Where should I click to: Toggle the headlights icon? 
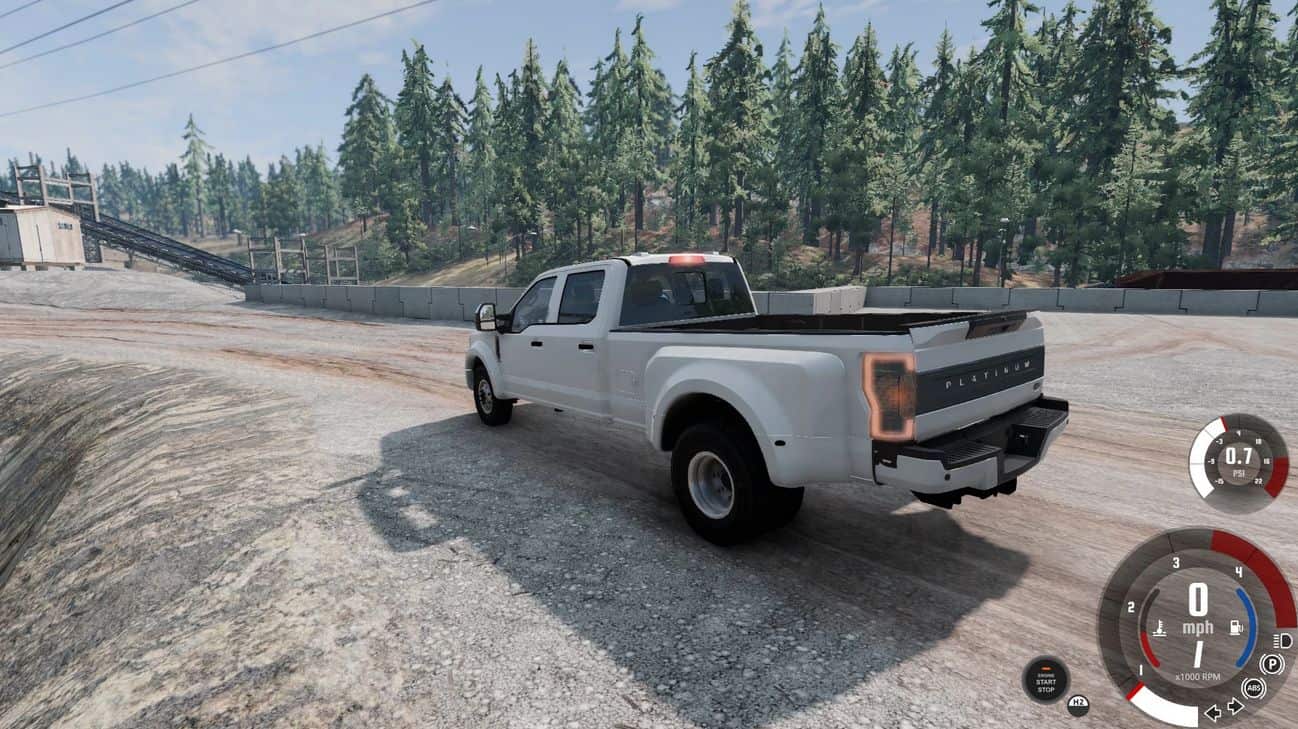click(1283, 640)
